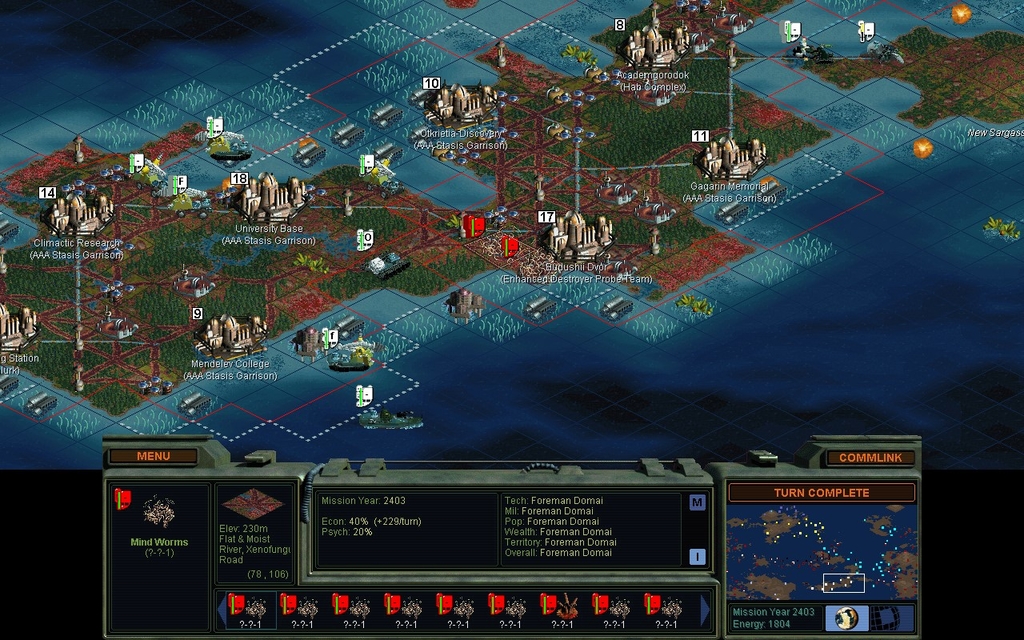
Task: Click the Mind Worms unit portrait
Action: click(159, 512)
